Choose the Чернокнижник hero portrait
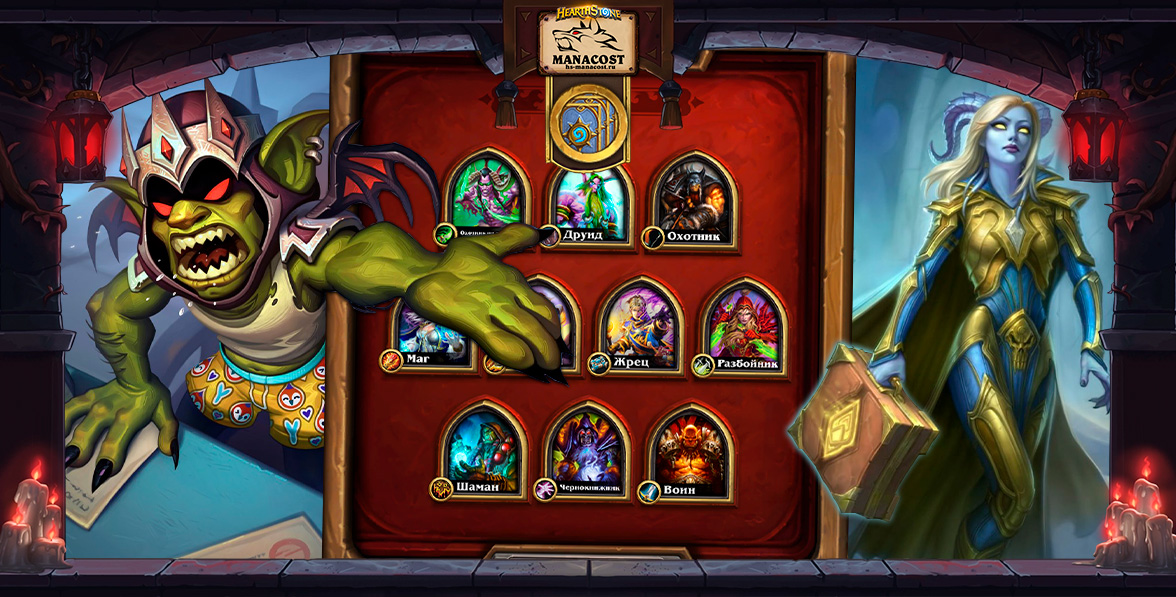Screen dimensions: 1176x597 coord(588,450)
